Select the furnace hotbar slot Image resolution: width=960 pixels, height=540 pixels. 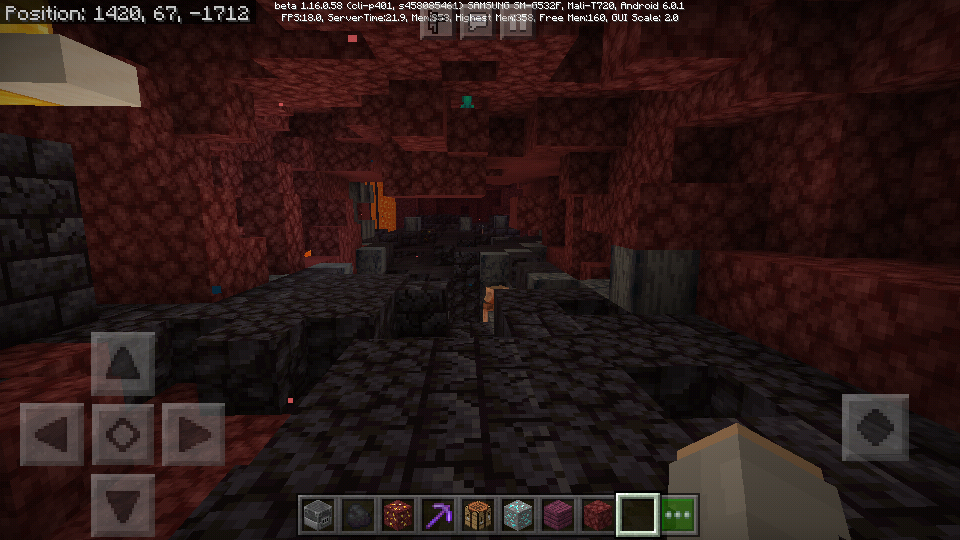click(318, 515)
